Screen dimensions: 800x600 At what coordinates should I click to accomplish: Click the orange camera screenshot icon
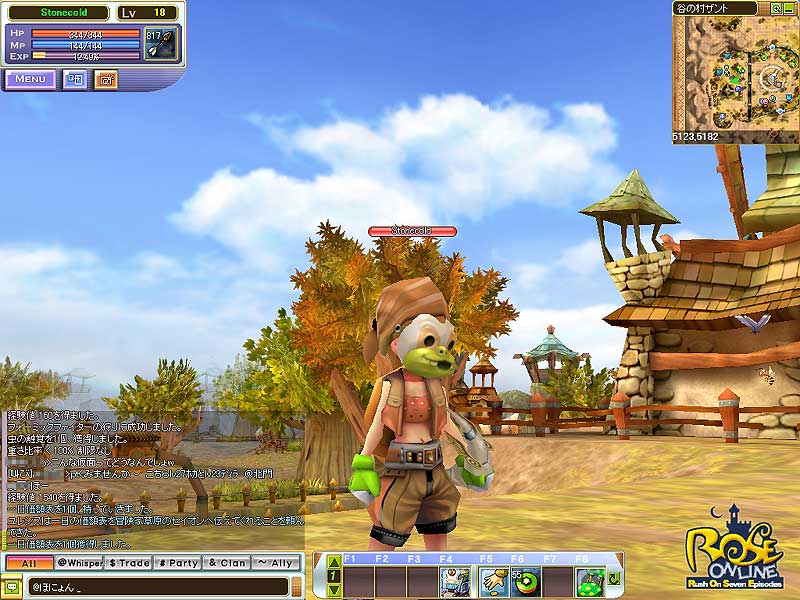(x=105, y=79)
